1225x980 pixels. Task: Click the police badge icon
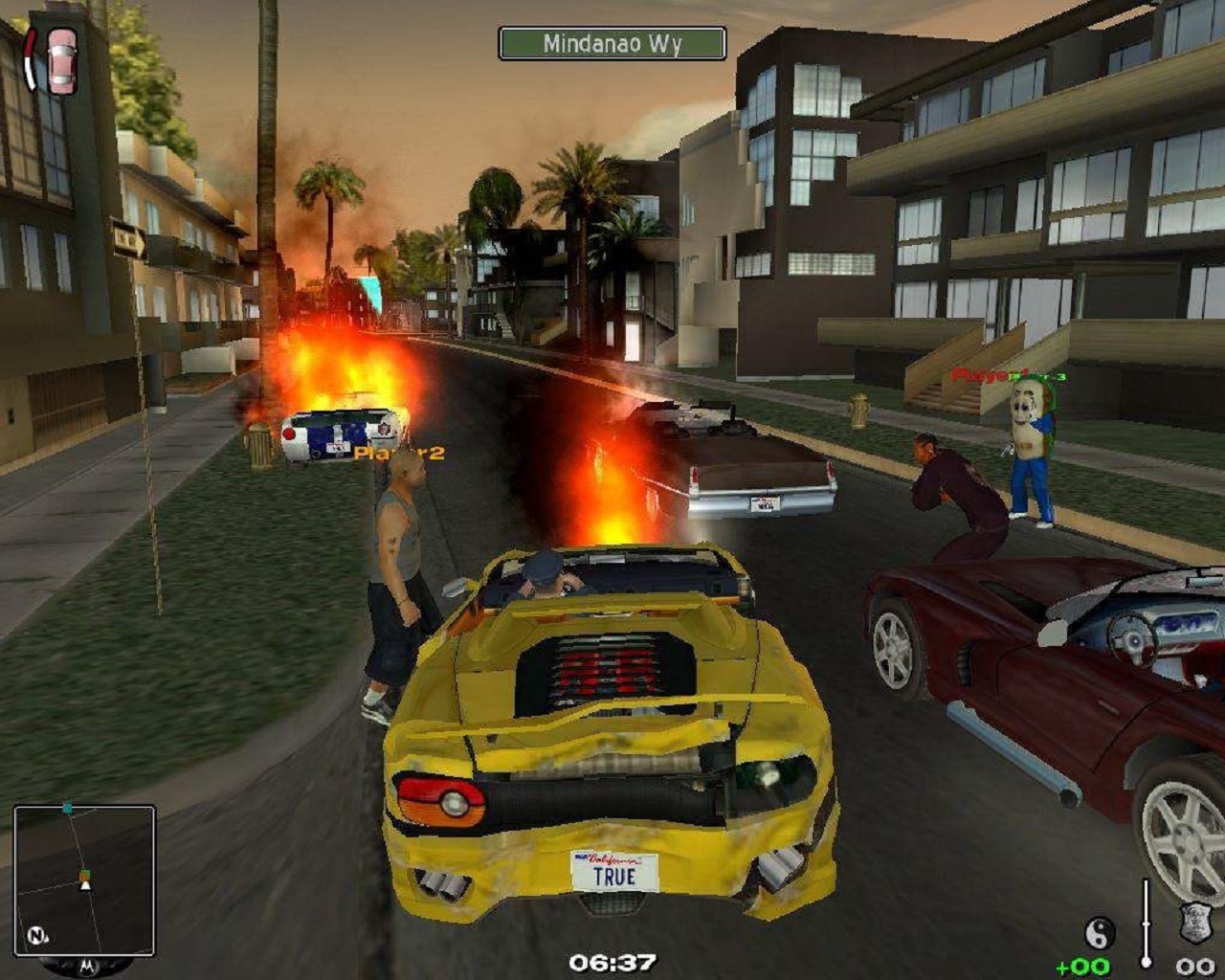click(1194, 924)
